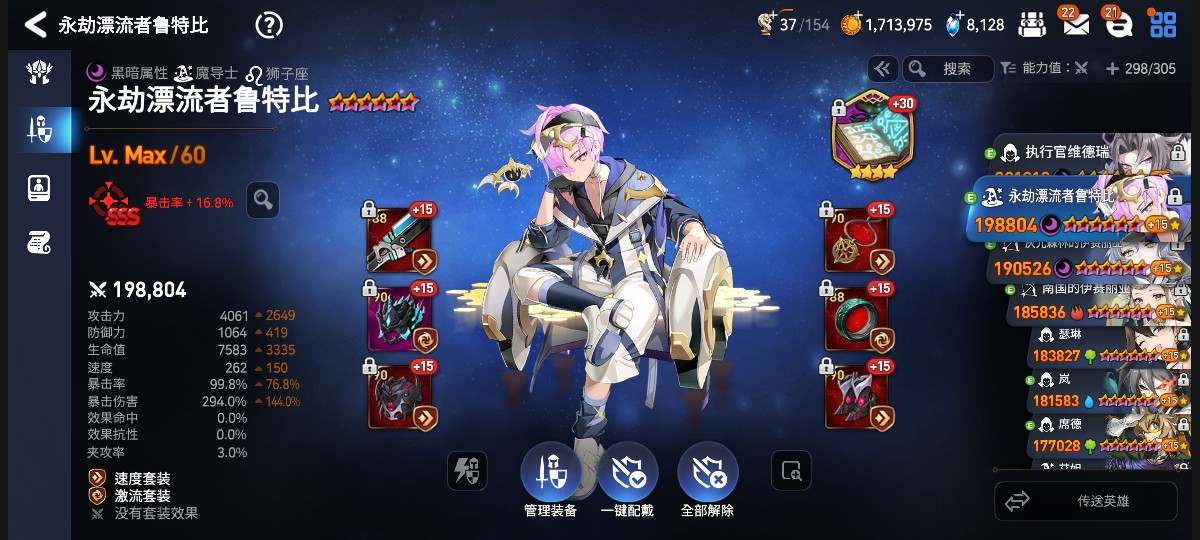Viewport: 1200px width, 540px height.
Task: Select the equipped boots slot
Action: click(x=856, y=394)
